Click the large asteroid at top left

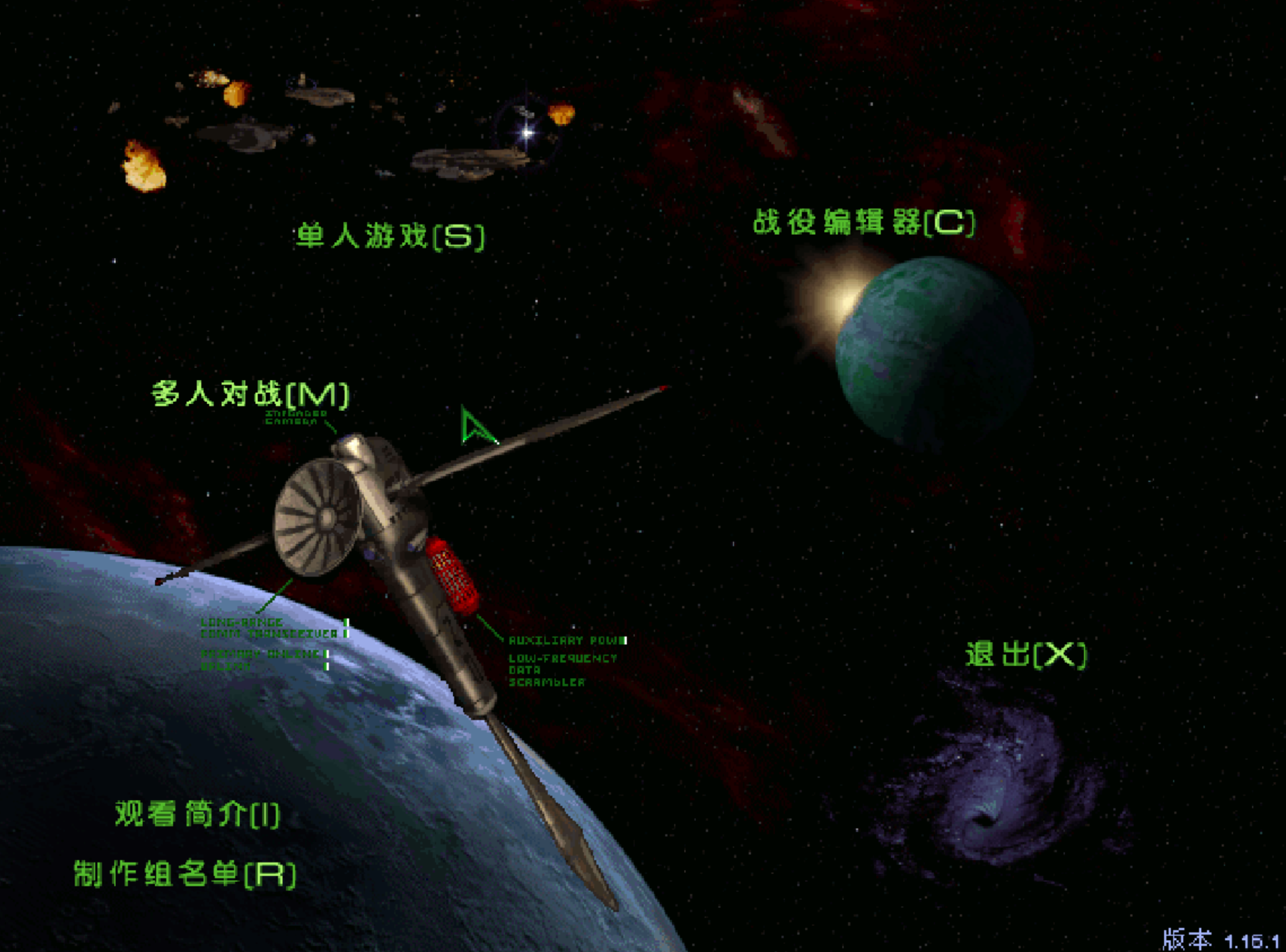143,166
